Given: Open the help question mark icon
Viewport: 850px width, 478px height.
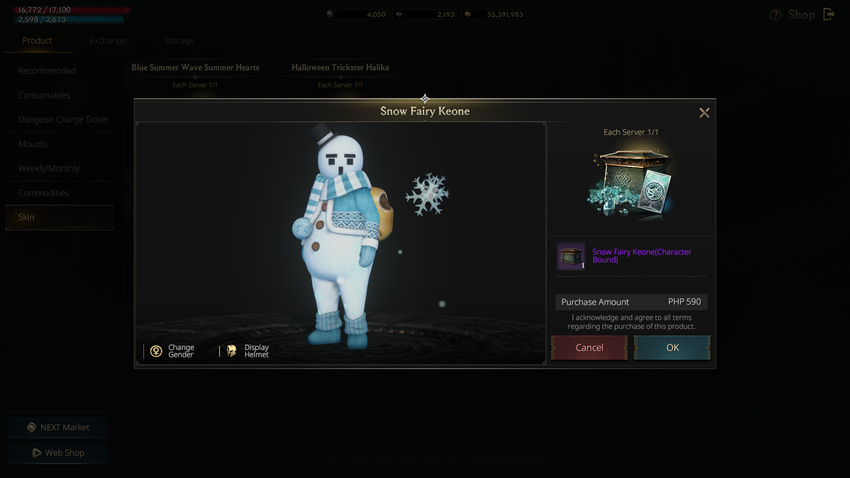Looking at the screenshot, I should 776,15.
